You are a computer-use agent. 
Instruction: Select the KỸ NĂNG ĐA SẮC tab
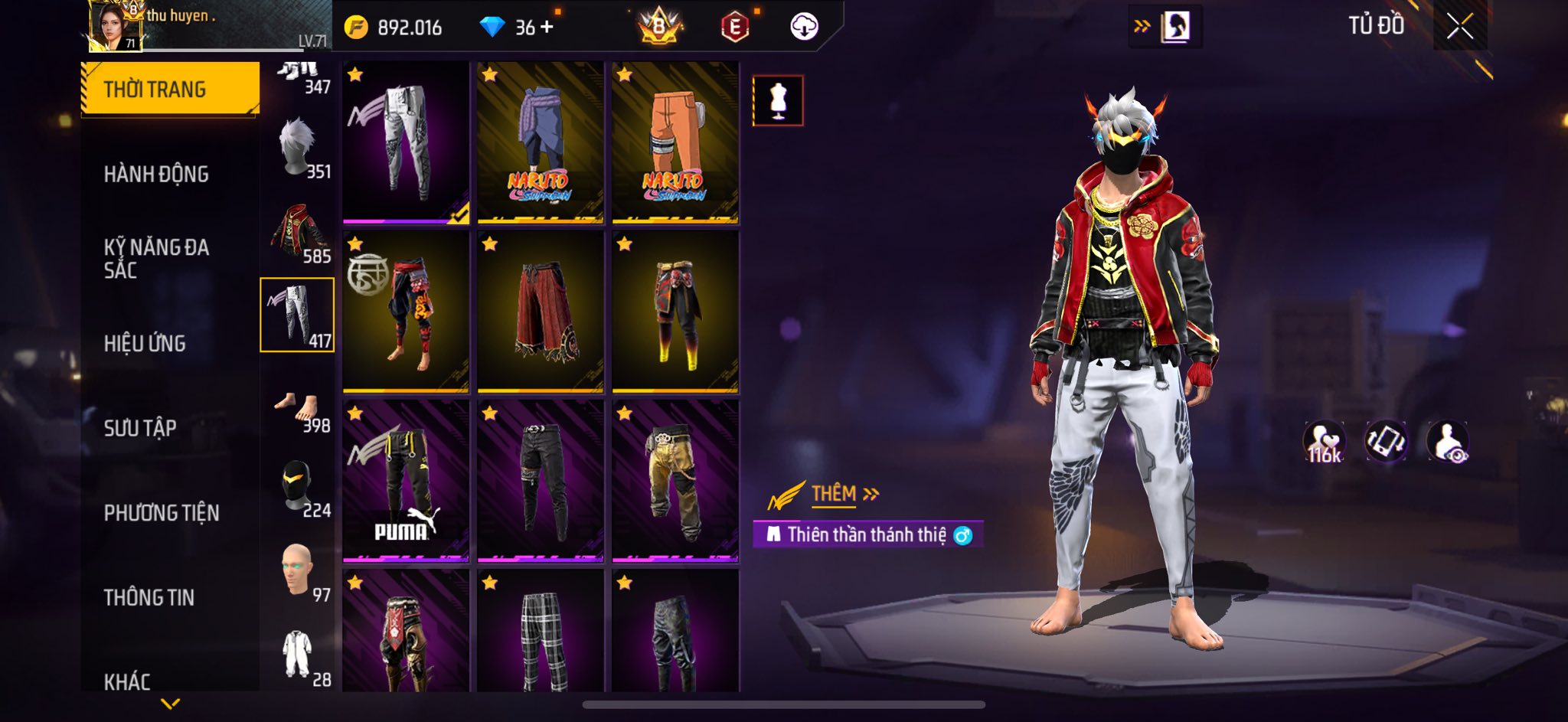click(156, 258)
